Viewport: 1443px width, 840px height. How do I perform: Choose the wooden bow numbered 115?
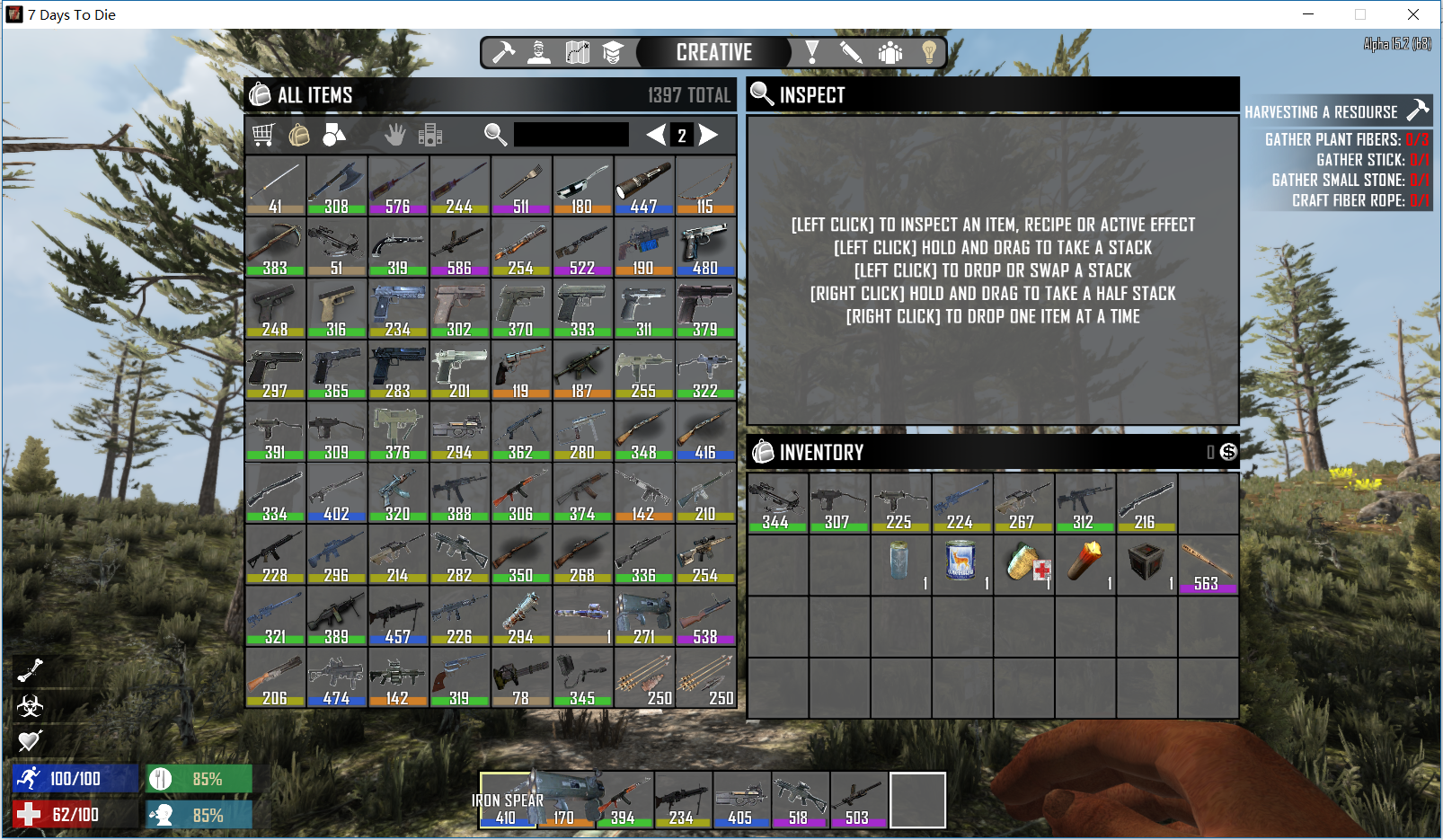tap(705, 185)
